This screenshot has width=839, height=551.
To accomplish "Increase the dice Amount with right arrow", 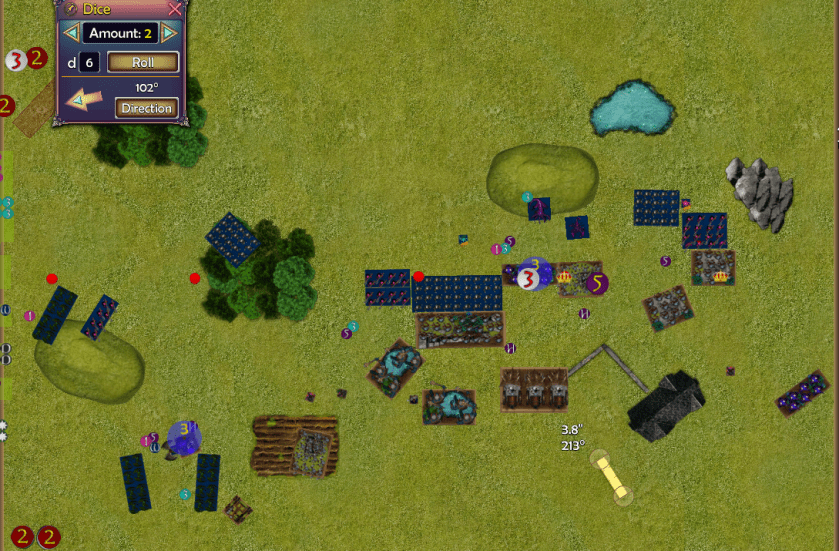I will point(168,33).
